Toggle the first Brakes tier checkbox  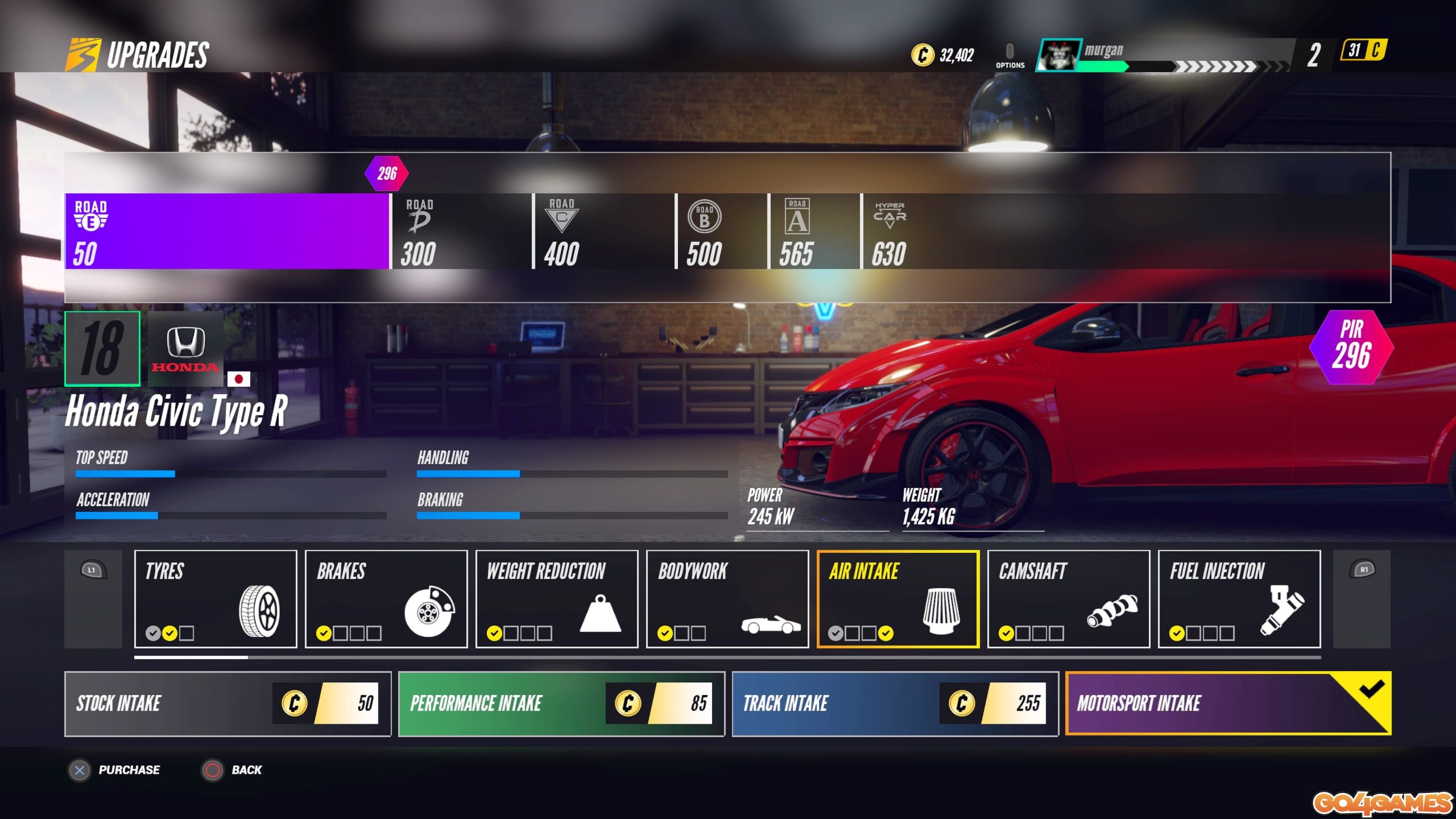click(325, 632)
